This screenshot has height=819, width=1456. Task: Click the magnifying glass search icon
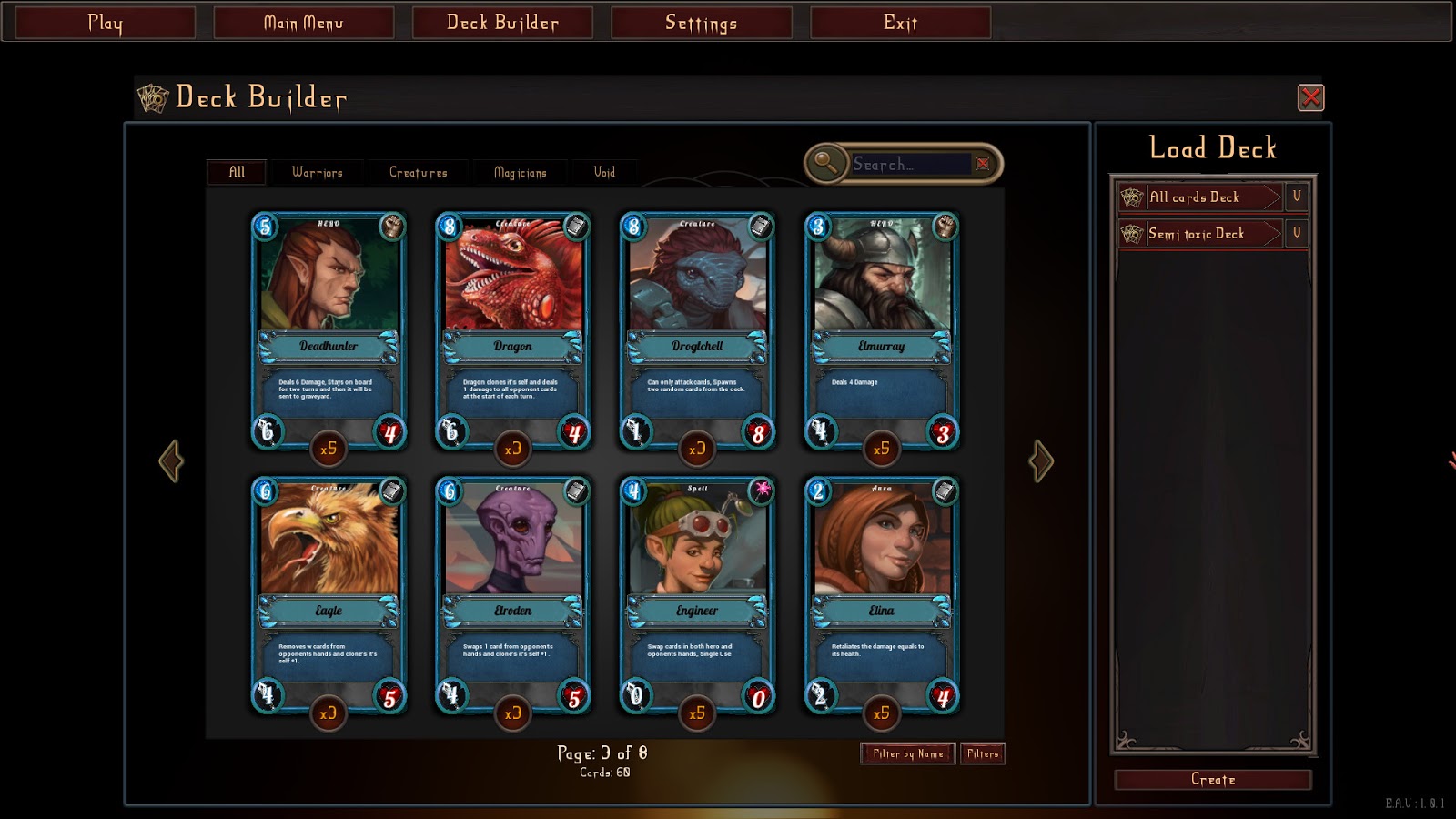[824, 162]
